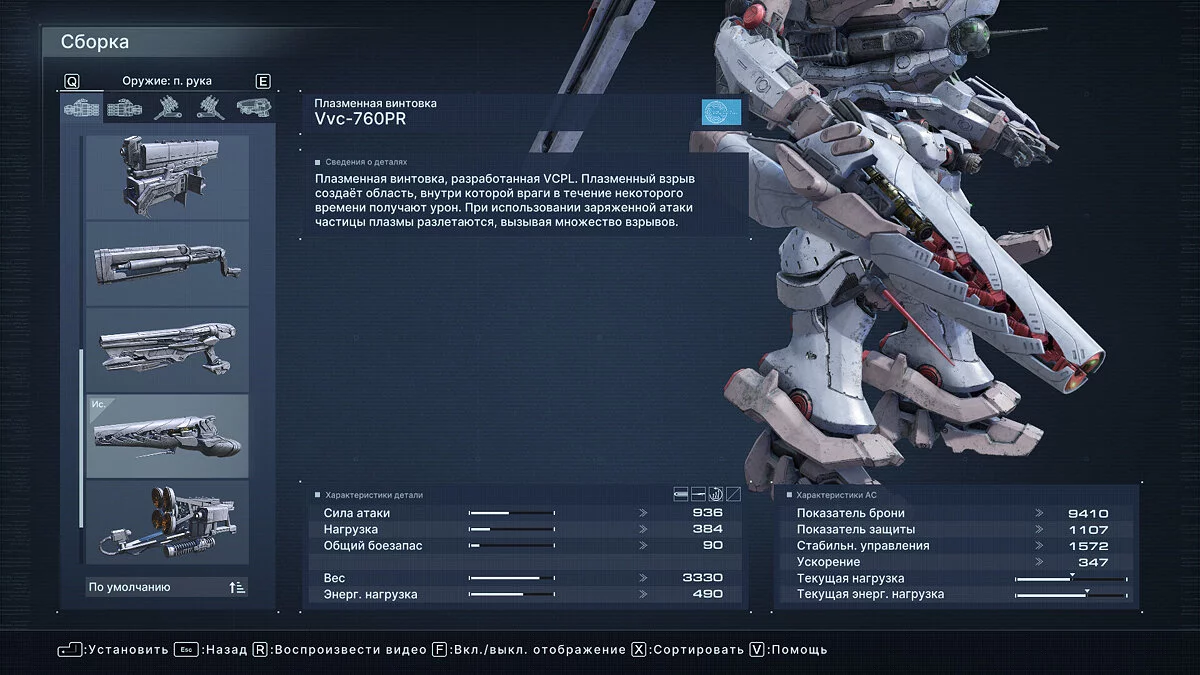The image size is (1200, 675).
Task: Choose the triple-barrel weapon with cable
Action: coord(167,520)
